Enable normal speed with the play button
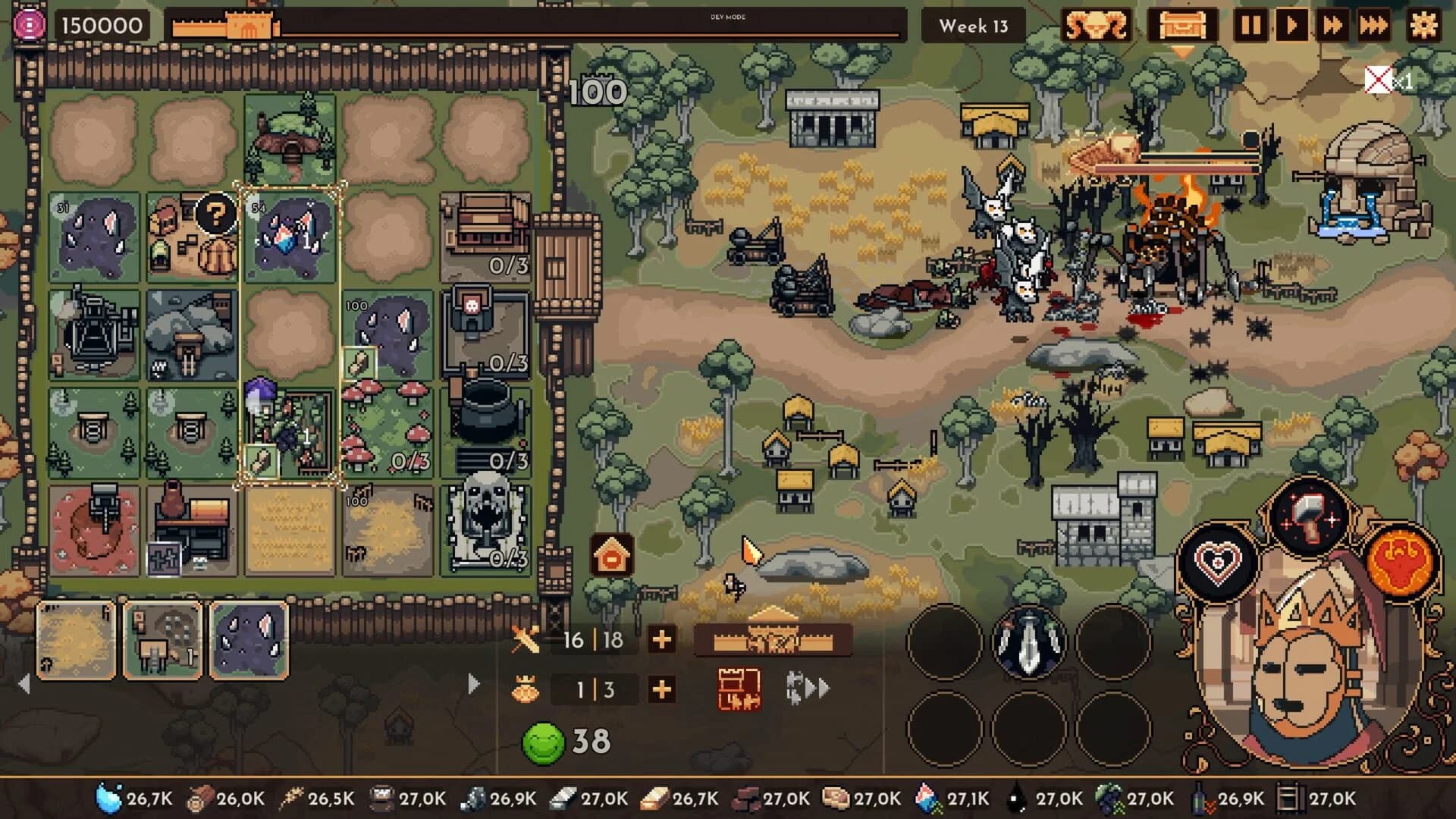Viewport: 1456px width, 819px height. (x=1291, y=26)
